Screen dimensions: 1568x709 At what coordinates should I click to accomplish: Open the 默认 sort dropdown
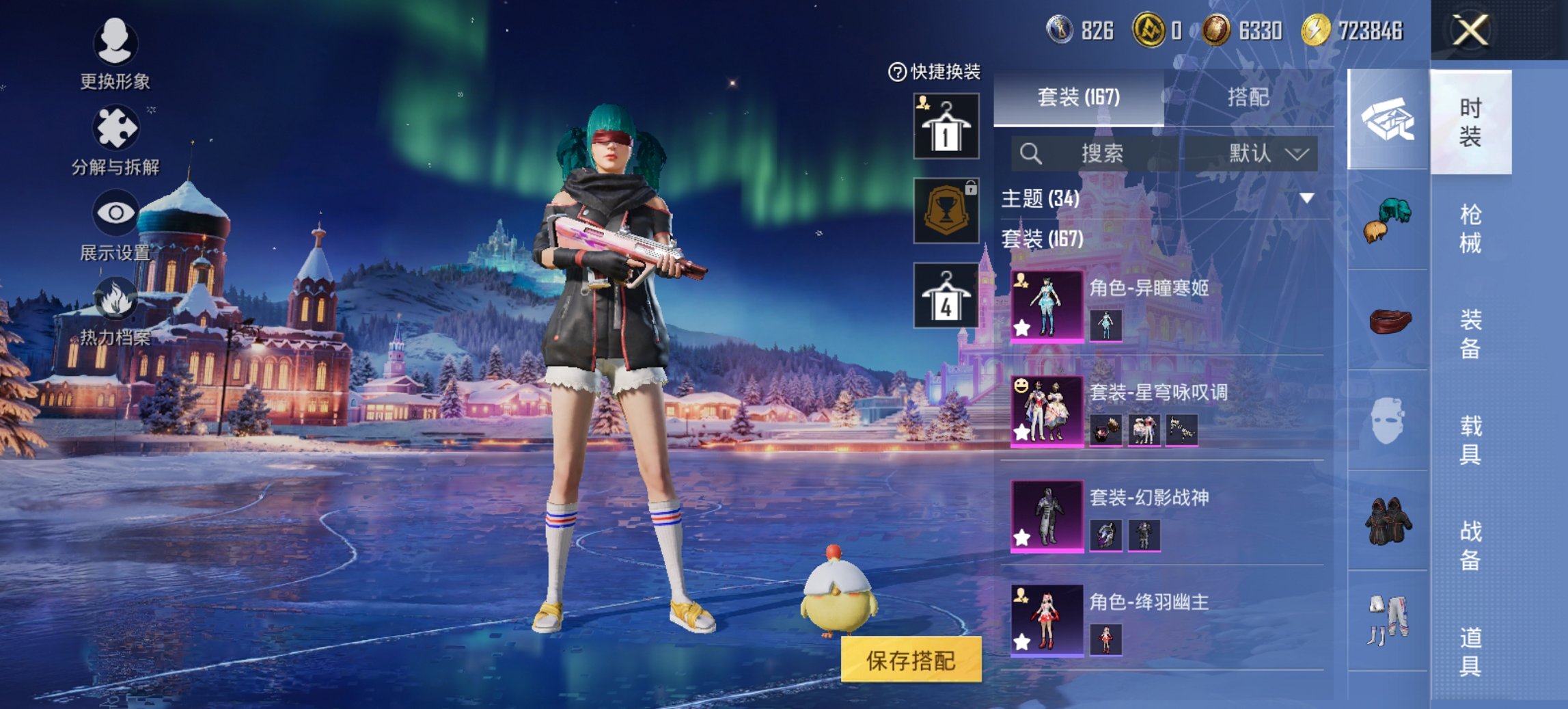pos(1267,153)
